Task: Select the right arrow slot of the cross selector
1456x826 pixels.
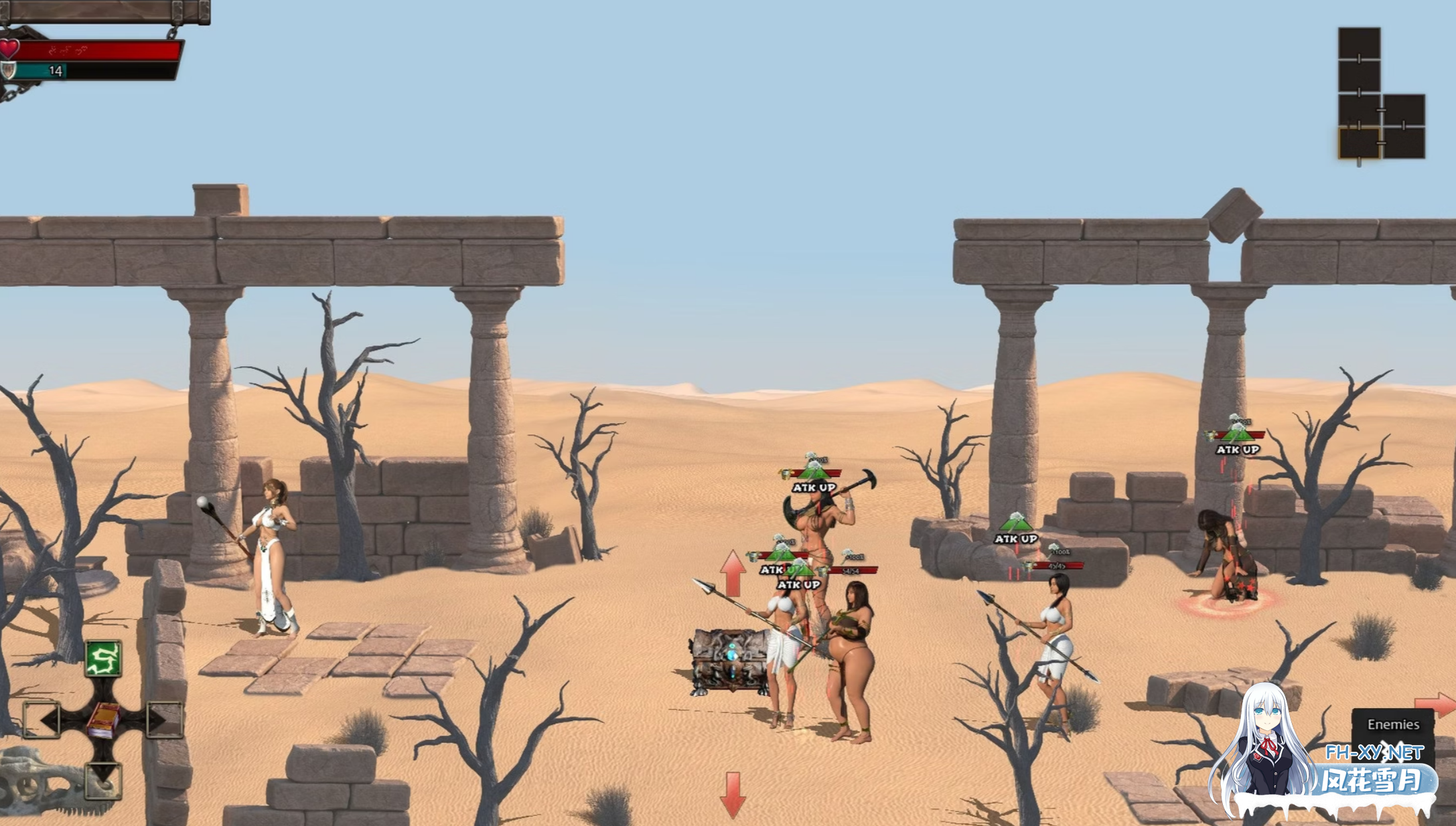Action: click(163, 720)
